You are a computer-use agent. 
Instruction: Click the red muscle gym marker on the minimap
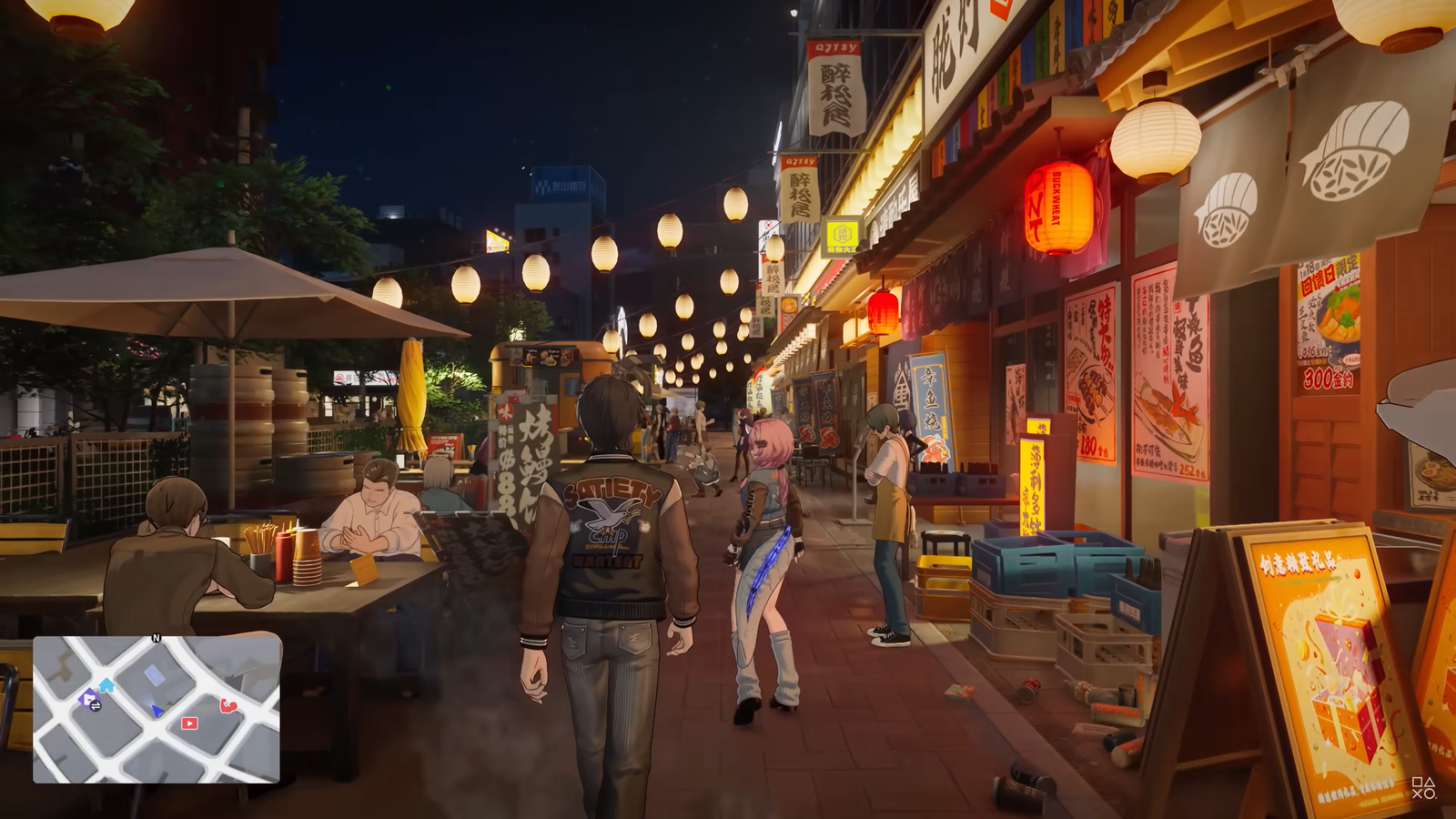227,707
